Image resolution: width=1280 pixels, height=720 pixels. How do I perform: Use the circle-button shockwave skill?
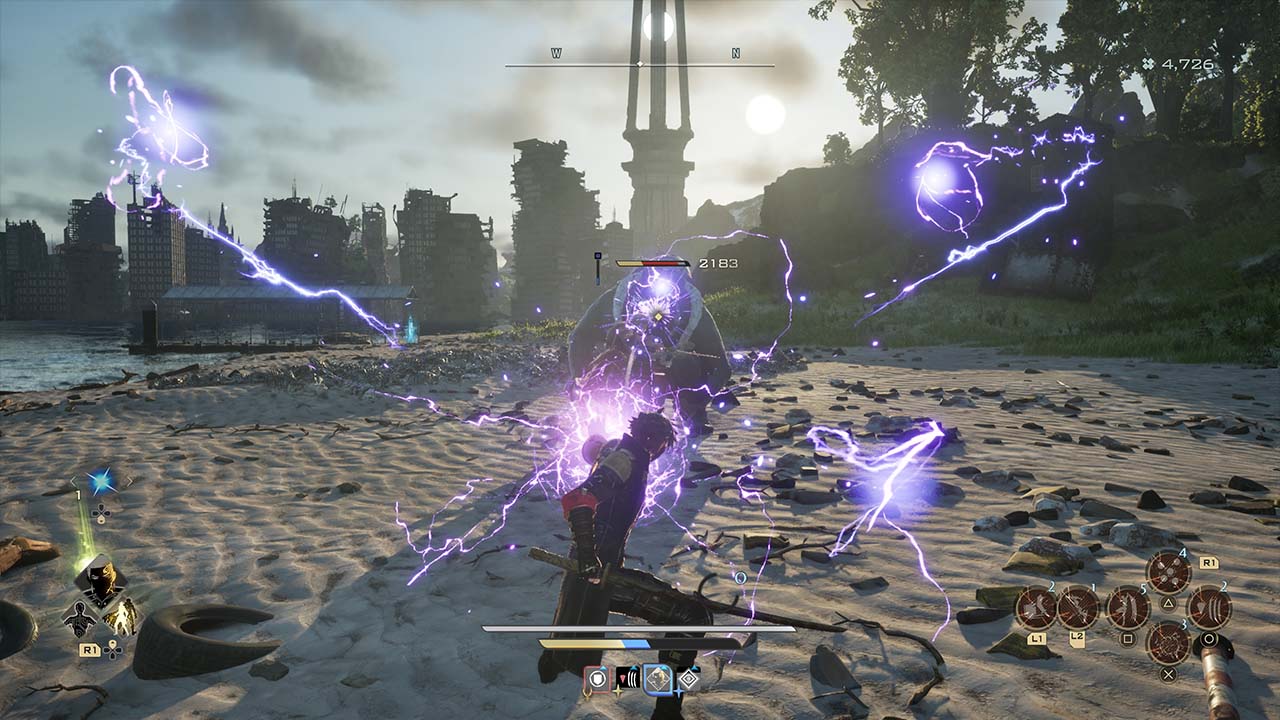coord(1209,607)
